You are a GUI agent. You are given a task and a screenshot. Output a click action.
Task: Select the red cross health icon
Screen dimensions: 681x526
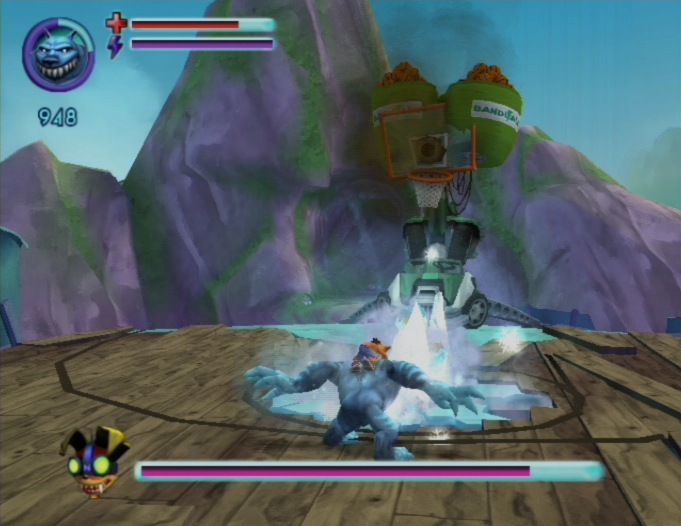pos(116,23)
